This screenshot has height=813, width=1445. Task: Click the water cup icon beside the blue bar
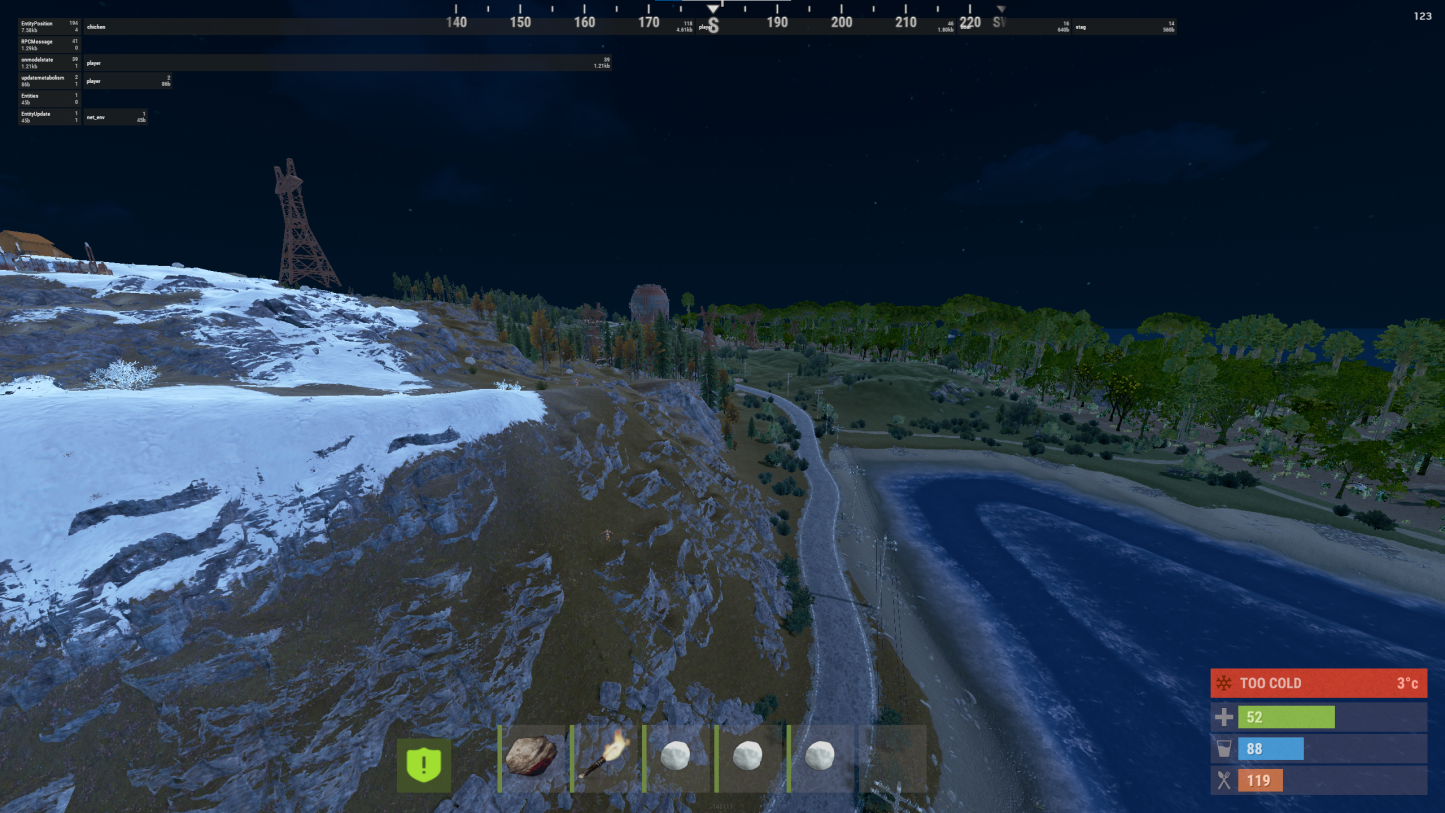click(1222, 748)
